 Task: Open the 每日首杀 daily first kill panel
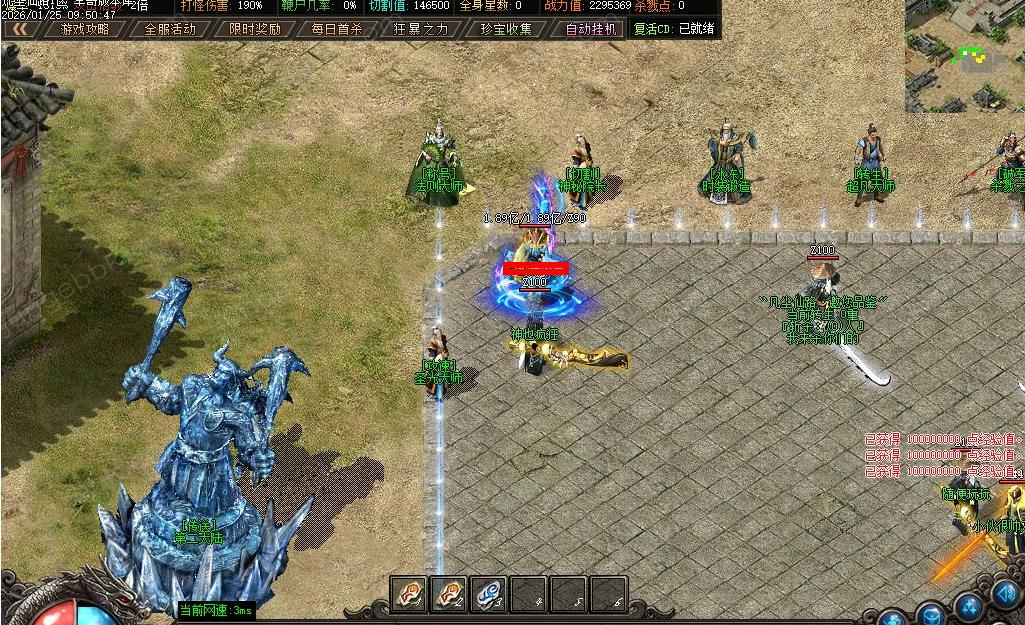[x=337, y=29]
